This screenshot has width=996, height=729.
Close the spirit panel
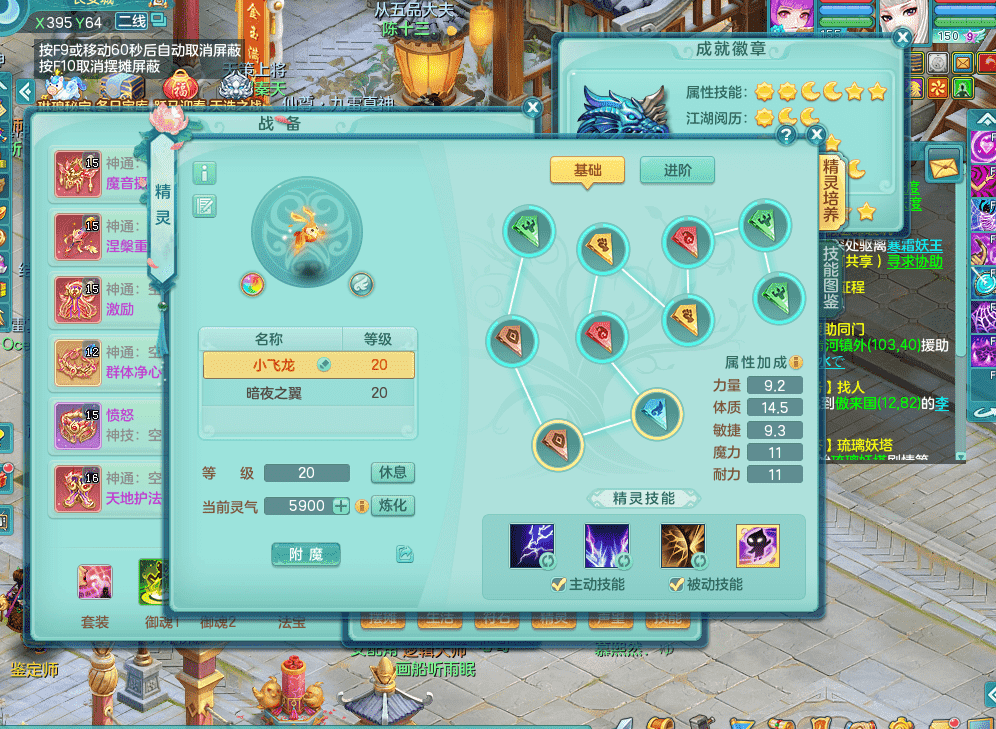[817, 135]
